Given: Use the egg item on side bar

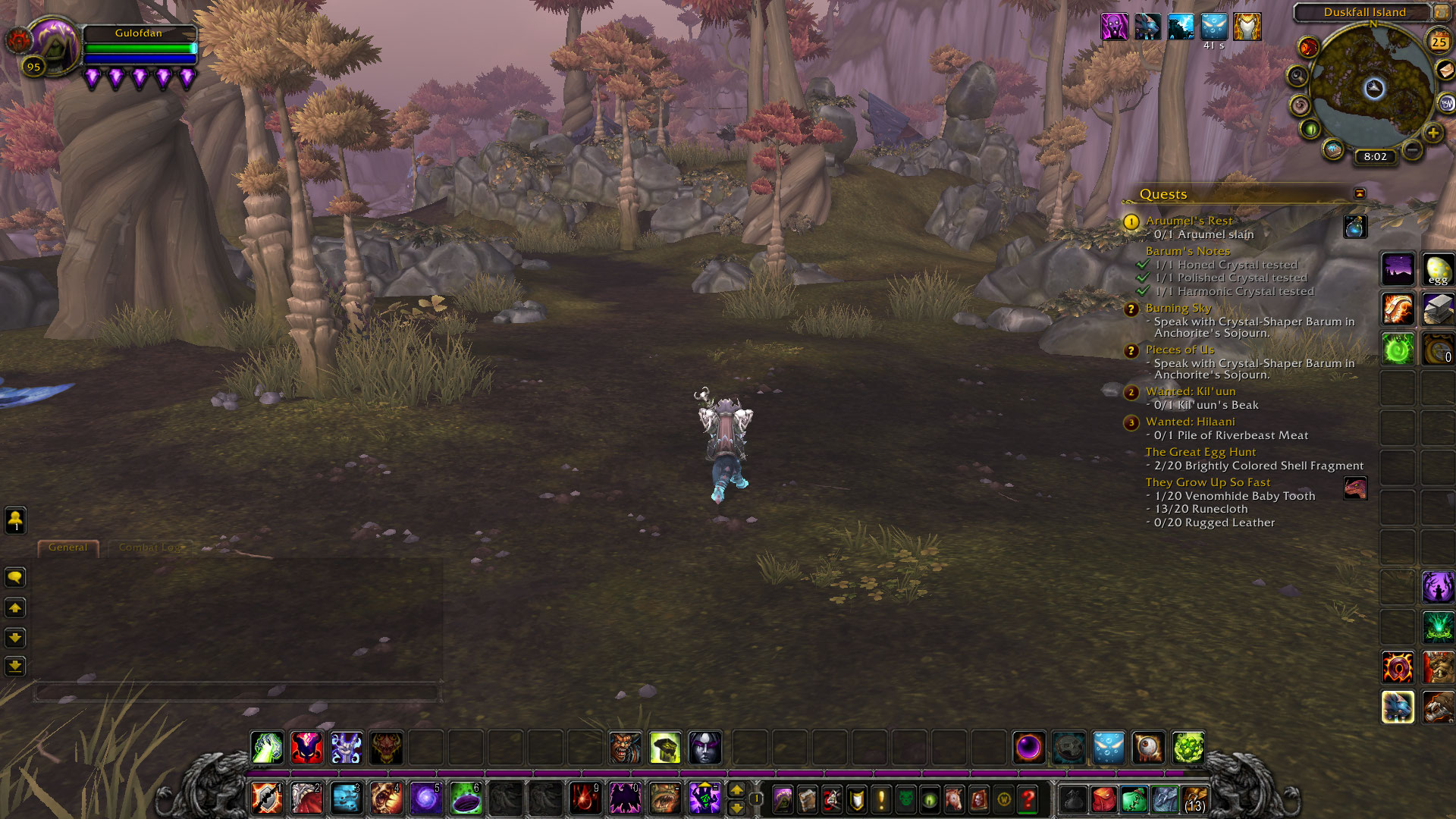Looking at the screenshot, I should [1438, 270].
